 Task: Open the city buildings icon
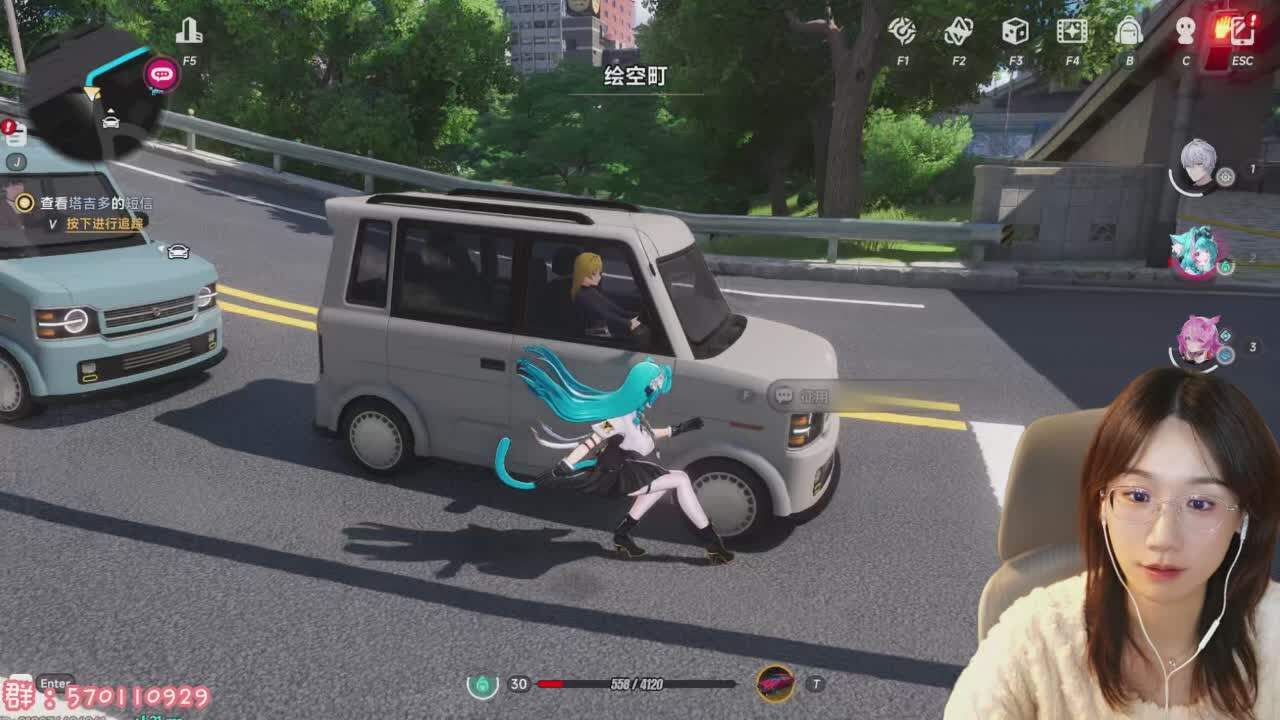click(x=189, y=32)
